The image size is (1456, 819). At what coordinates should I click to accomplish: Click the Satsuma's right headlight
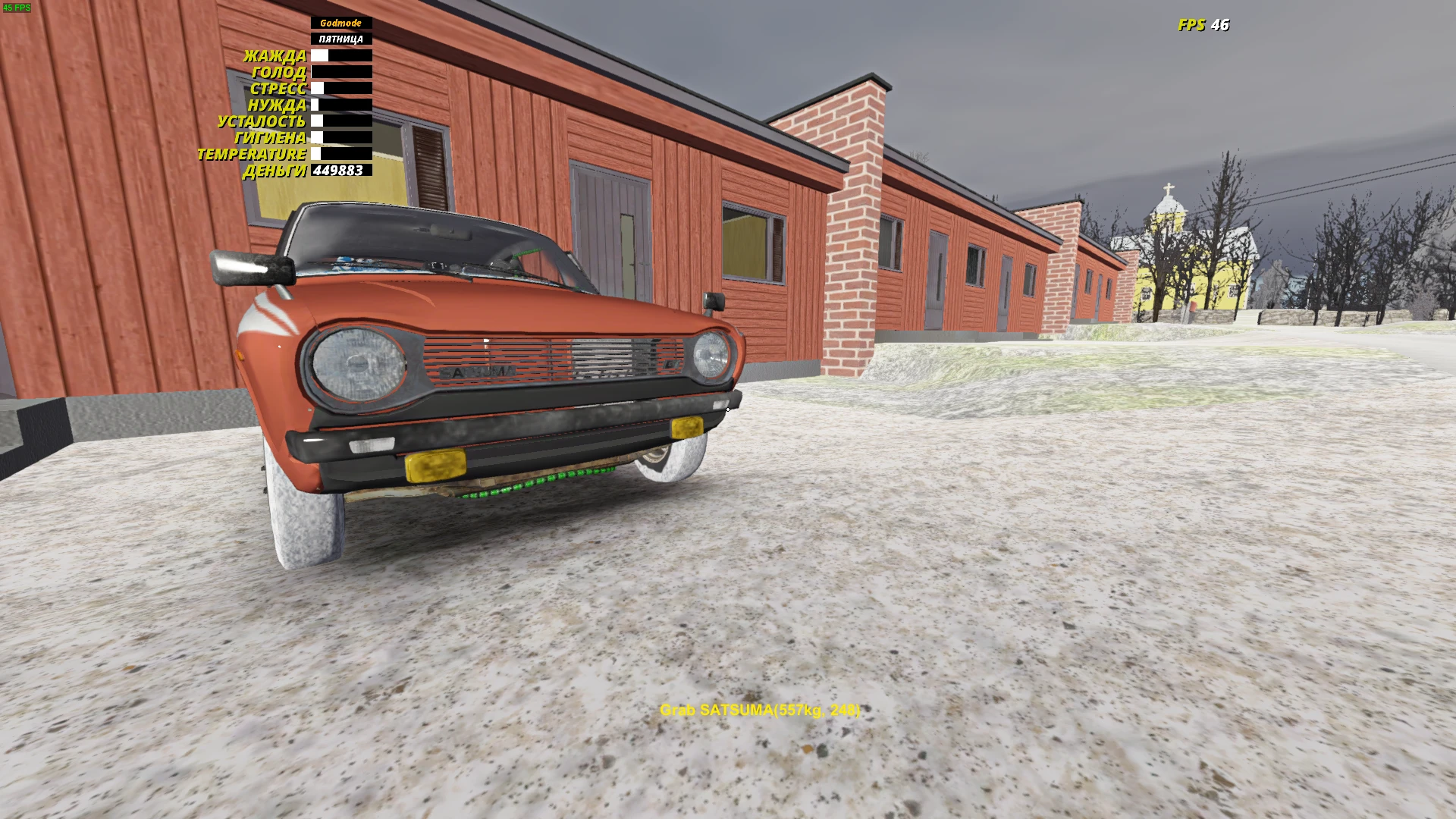pyautogui.click(x=708, y=356)
